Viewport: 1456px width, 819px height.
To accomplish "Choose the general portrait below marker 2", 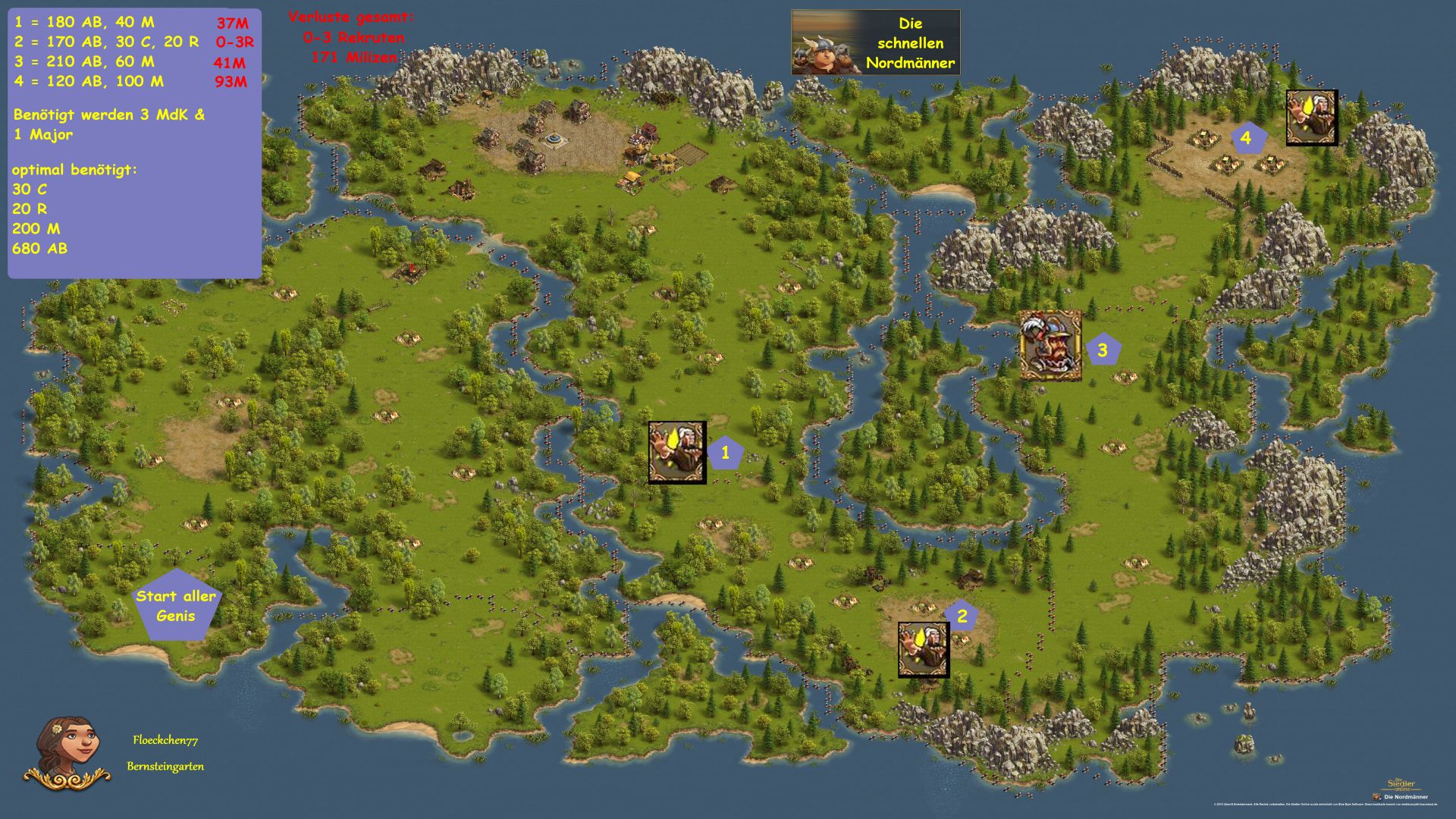I will pyautogui.click(x=924, y=650).
